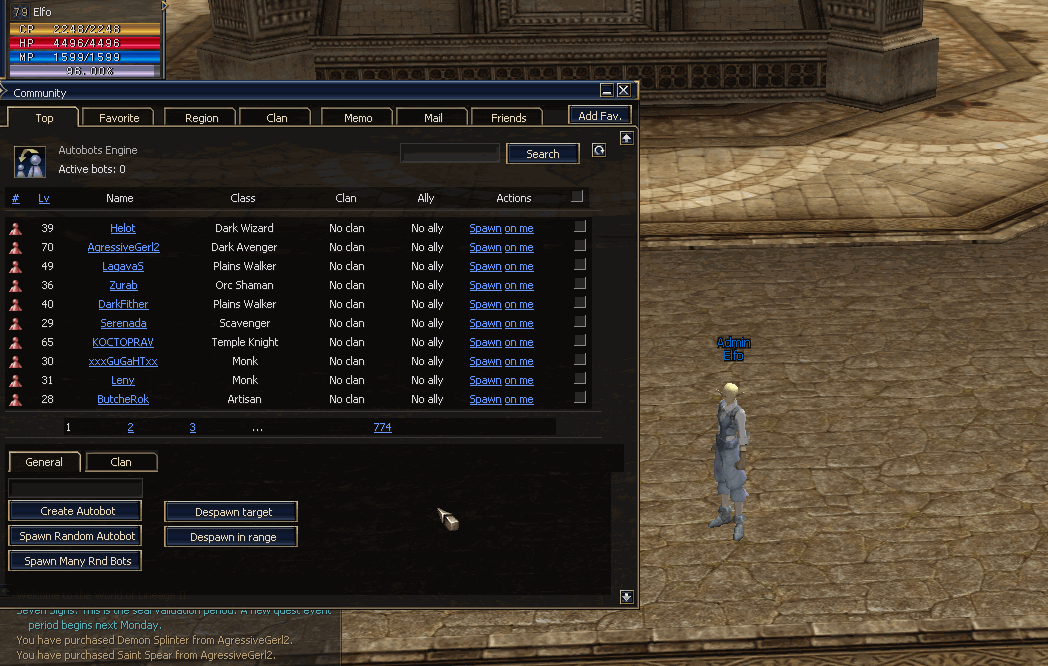Image resolution: width=1048 pixels, height=666 pixels.
Task: Go to page 774 of the list
Action: 382,427
